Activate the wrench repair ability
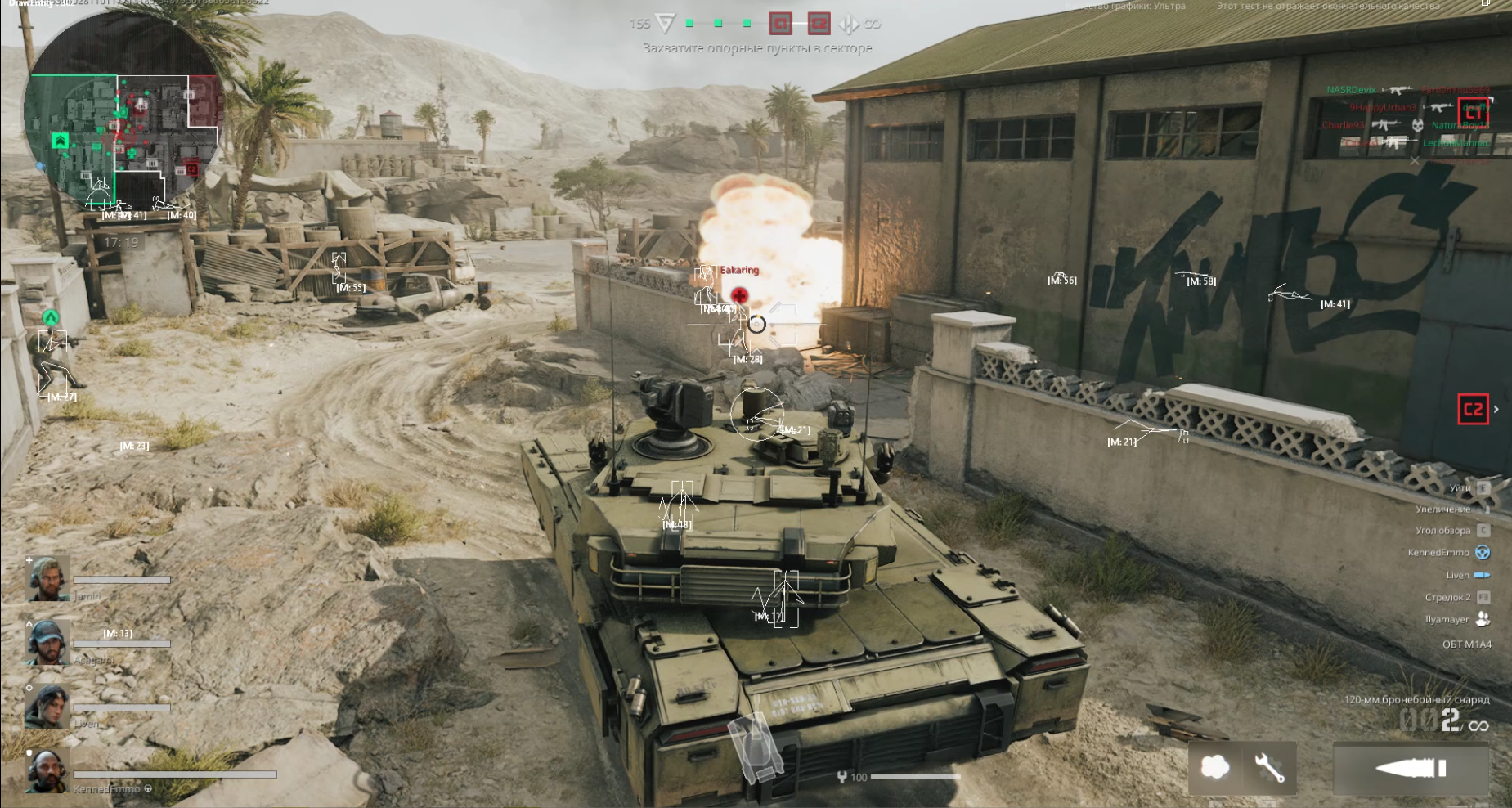1512x808 pixels. coord(1269,767)
